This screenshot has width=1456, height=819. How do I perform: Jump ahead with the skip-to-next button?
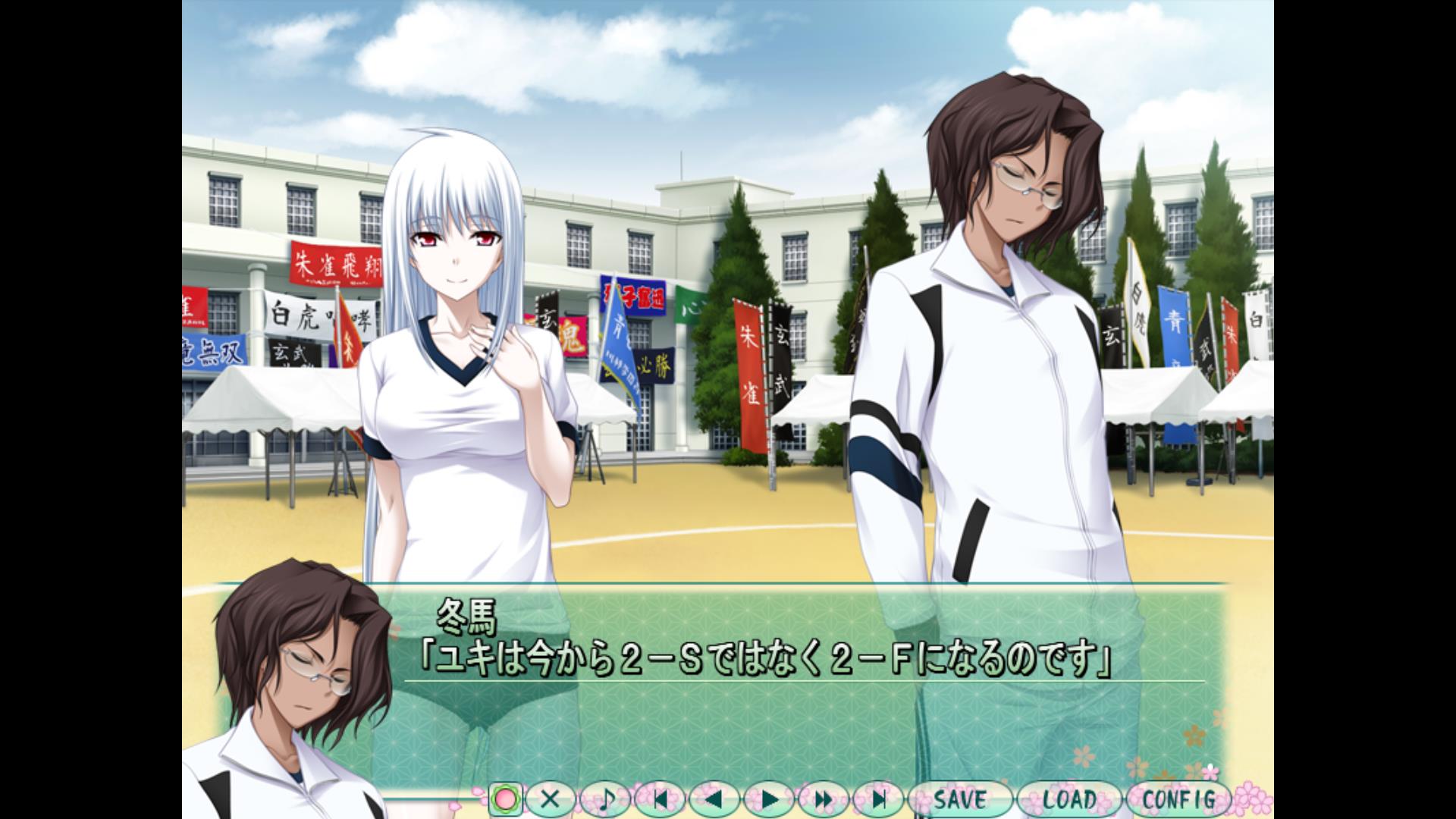click(x=878, y=799)
